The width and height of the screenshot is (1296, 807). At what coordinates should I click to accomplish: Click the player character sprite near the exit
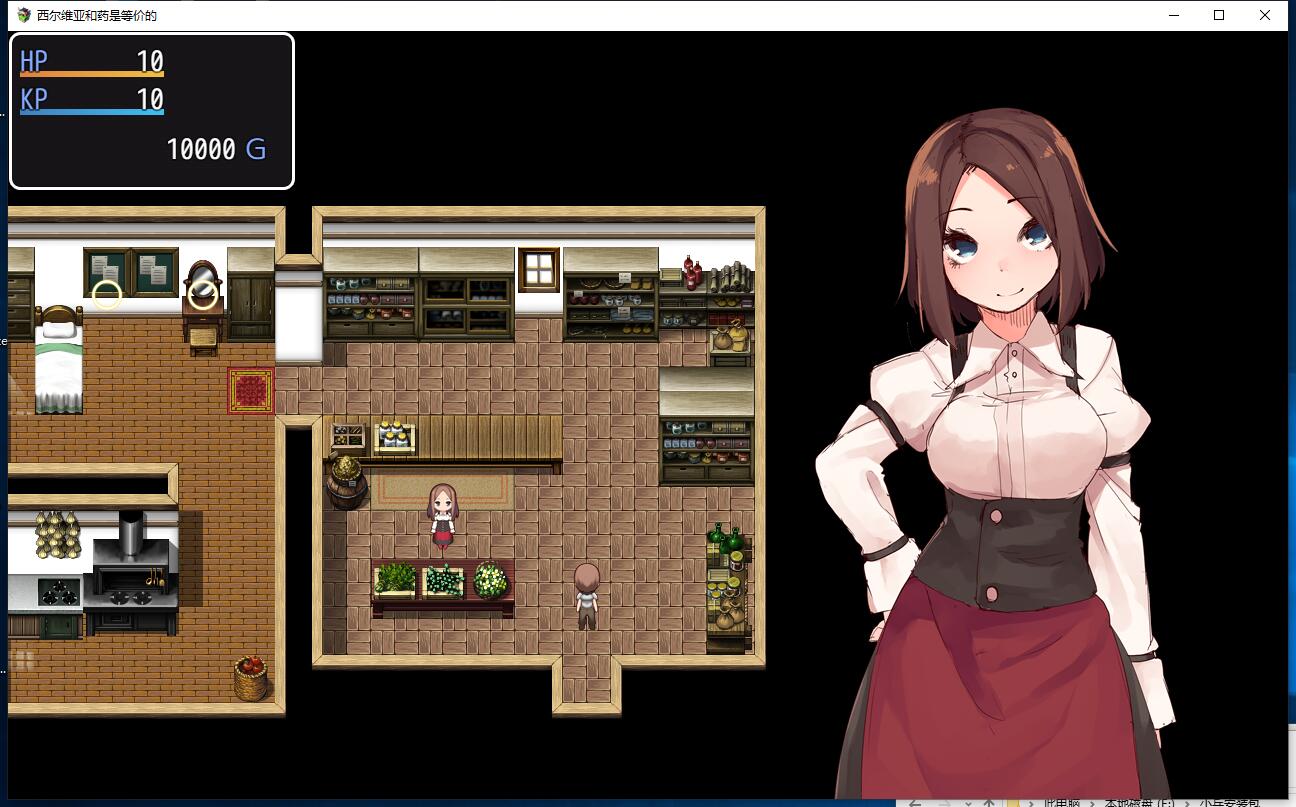tap(587, 597)
